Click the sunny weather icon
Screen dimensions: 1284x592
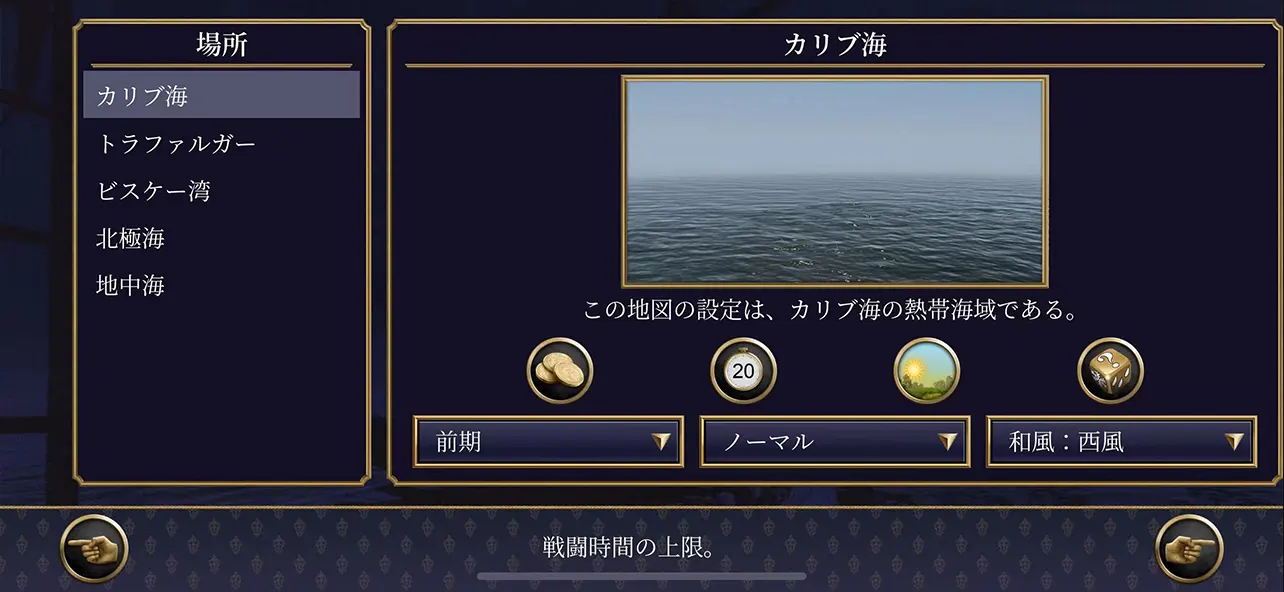tap(926, 371)
